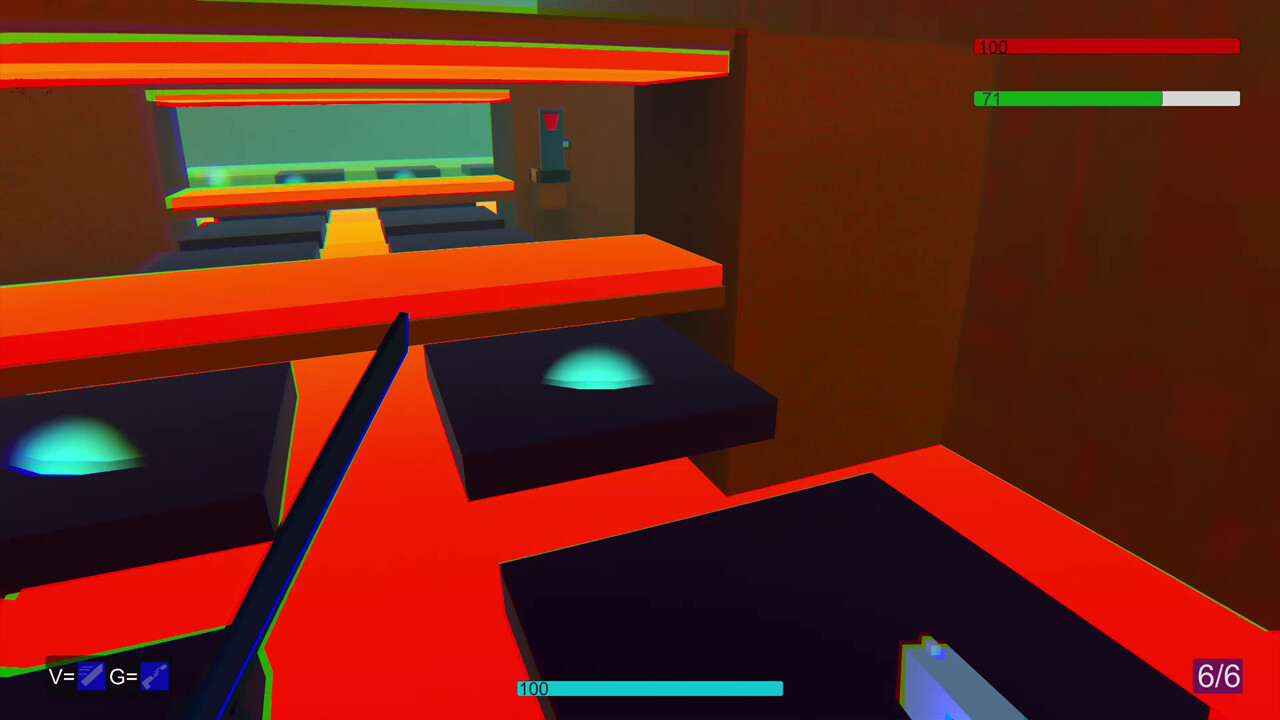Select the sword weapon icon beside V=

click(x=92, y=676)
